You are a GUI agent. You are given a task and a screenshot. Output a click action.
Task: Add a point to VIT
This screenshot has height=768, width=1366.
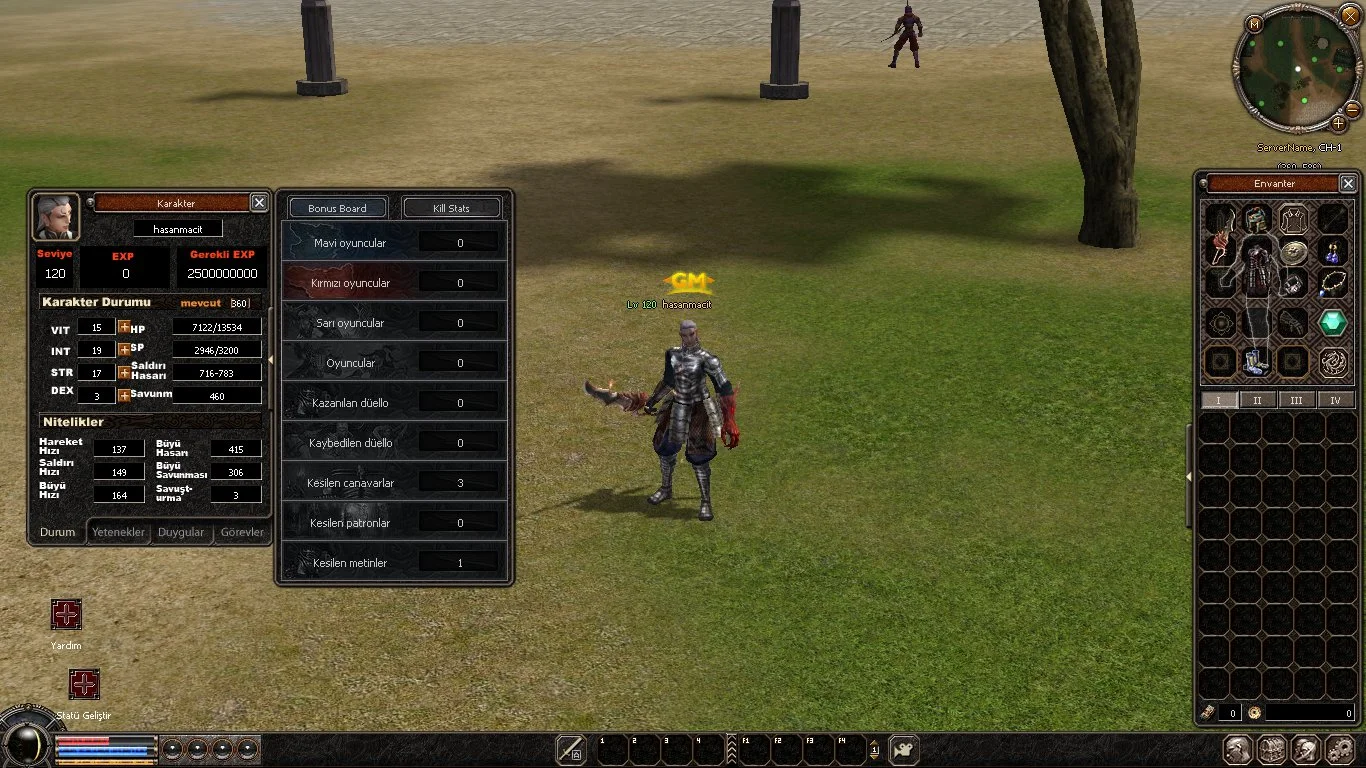(x=124, y=327)
